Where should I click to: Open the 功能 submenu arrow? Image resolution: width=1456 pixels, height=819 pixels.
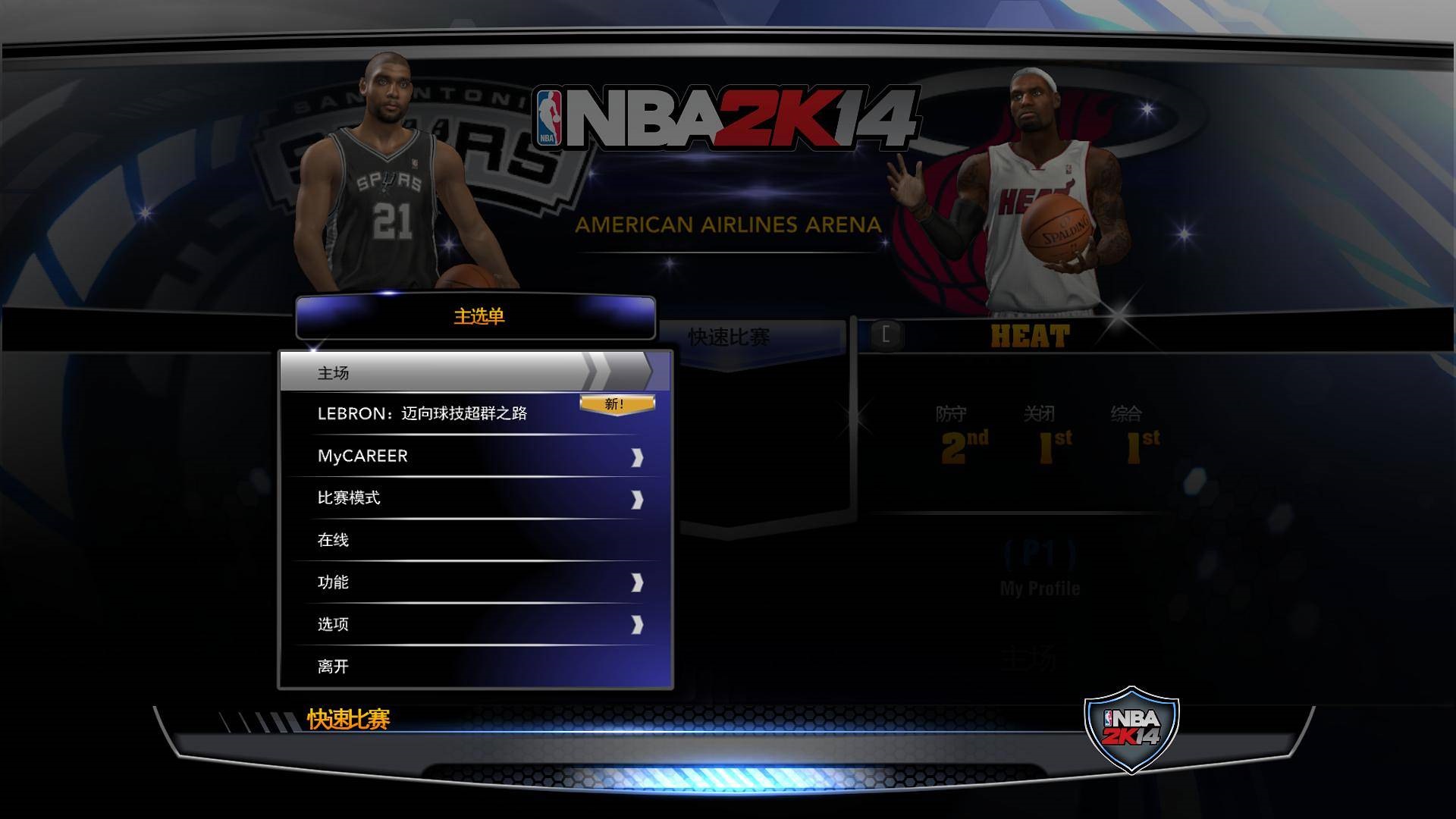(637, 582)
